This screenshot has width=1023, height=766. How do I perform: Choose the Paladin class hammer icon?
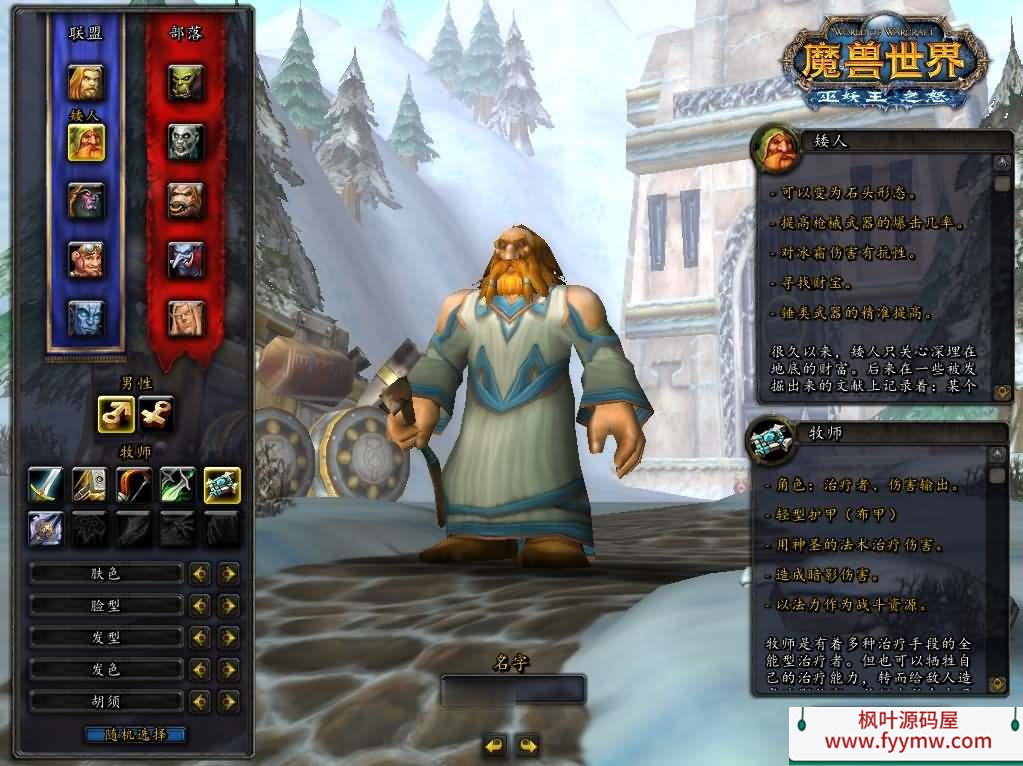[x=89, y=485]
